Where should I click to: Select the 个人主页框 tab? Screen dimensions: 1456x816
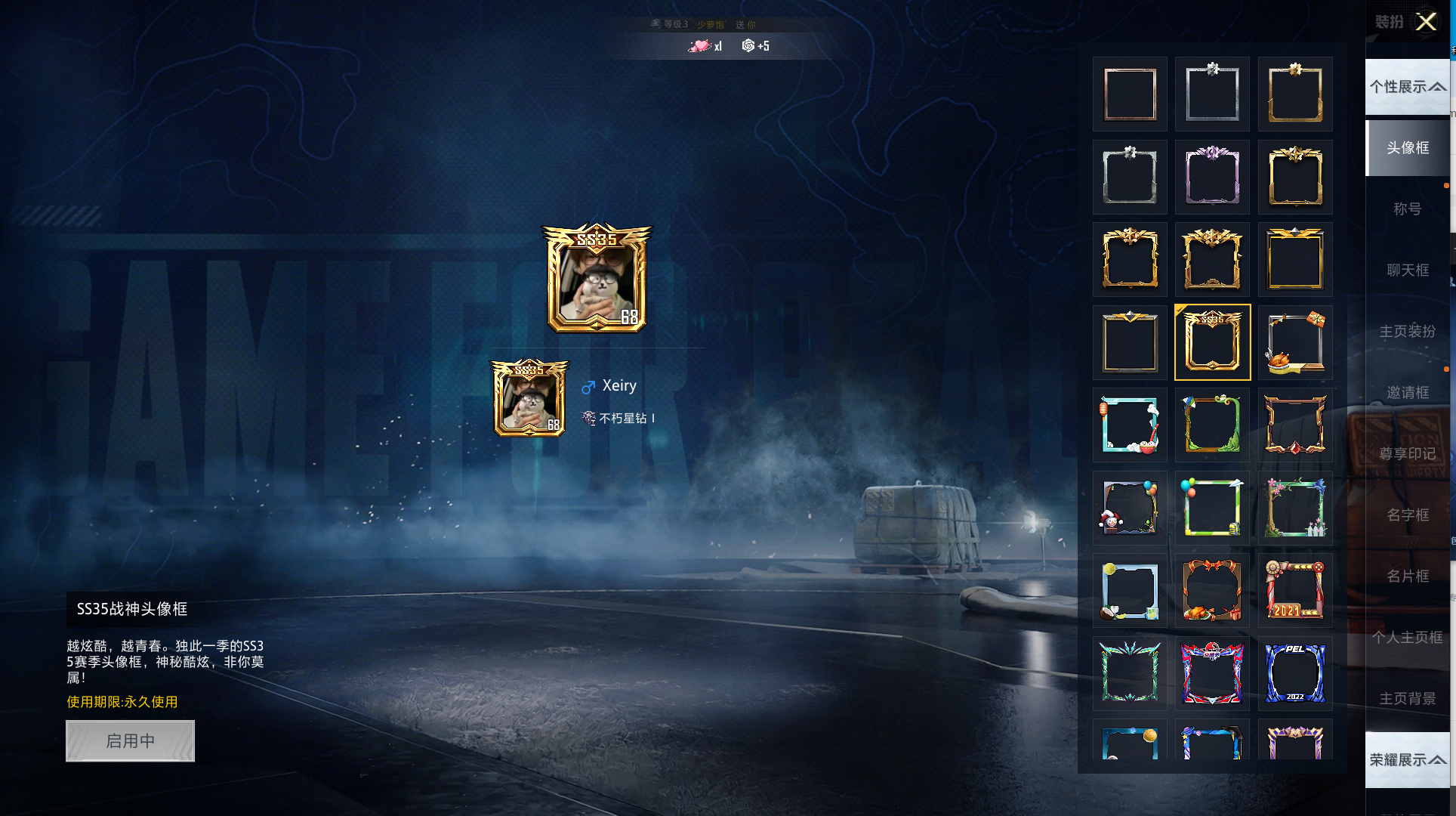coord(1408,638)
